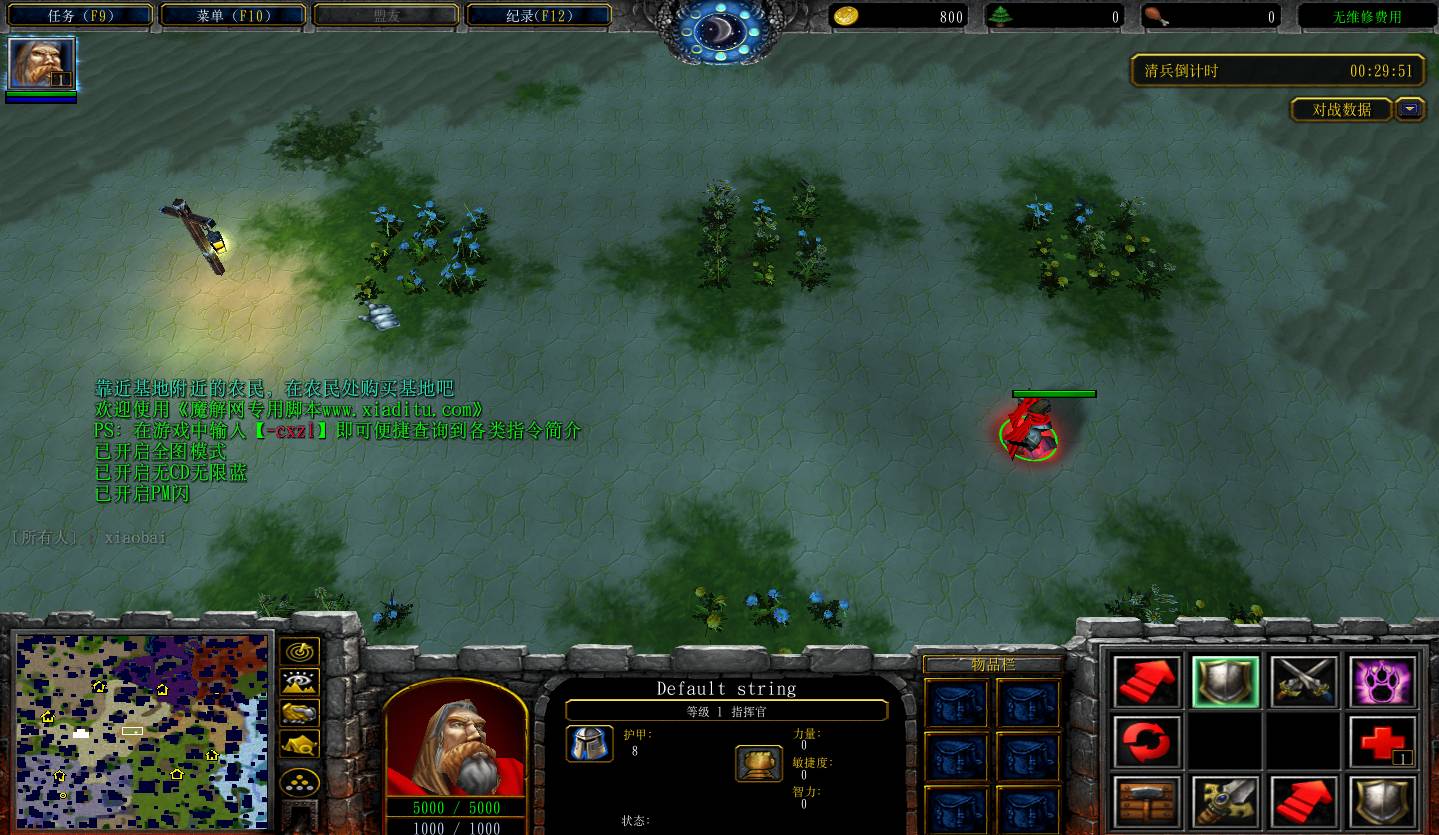The height and width of the screenshot is (835, 1439).
Task: Select the jeweled sword hilt command icon
Action: point(1225,802)
